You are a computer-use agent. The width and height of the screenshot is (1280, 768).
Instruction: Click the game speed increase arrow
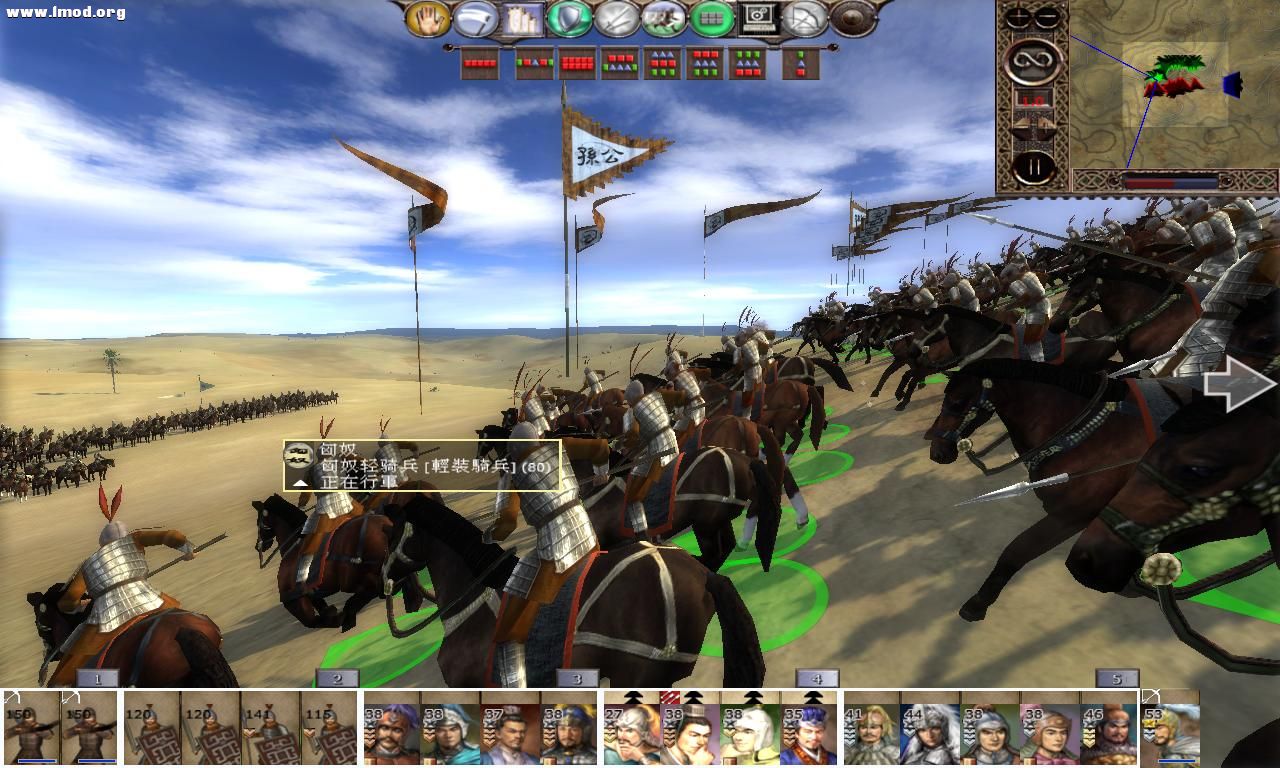[1044, 123]
